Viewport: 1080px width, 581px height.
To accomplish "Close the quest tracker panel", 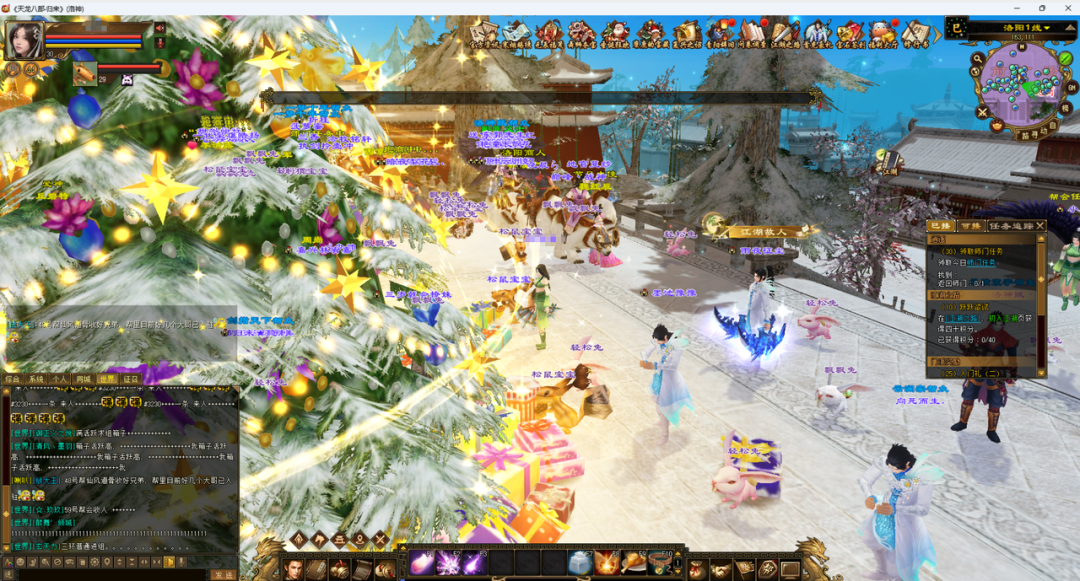I will [1040, 227].
